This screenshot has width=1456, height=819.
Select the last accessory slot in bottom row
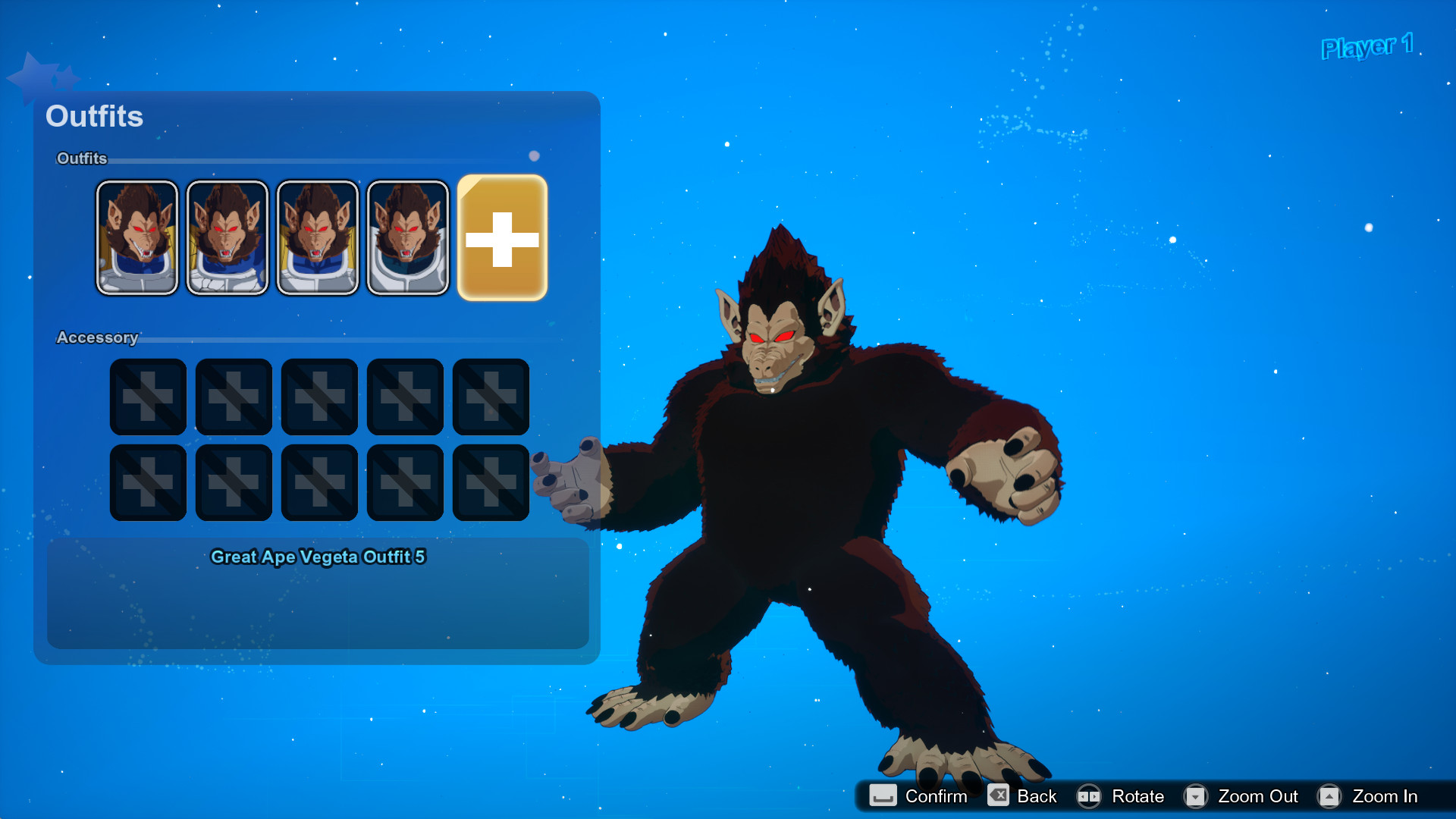pos(491,482)
